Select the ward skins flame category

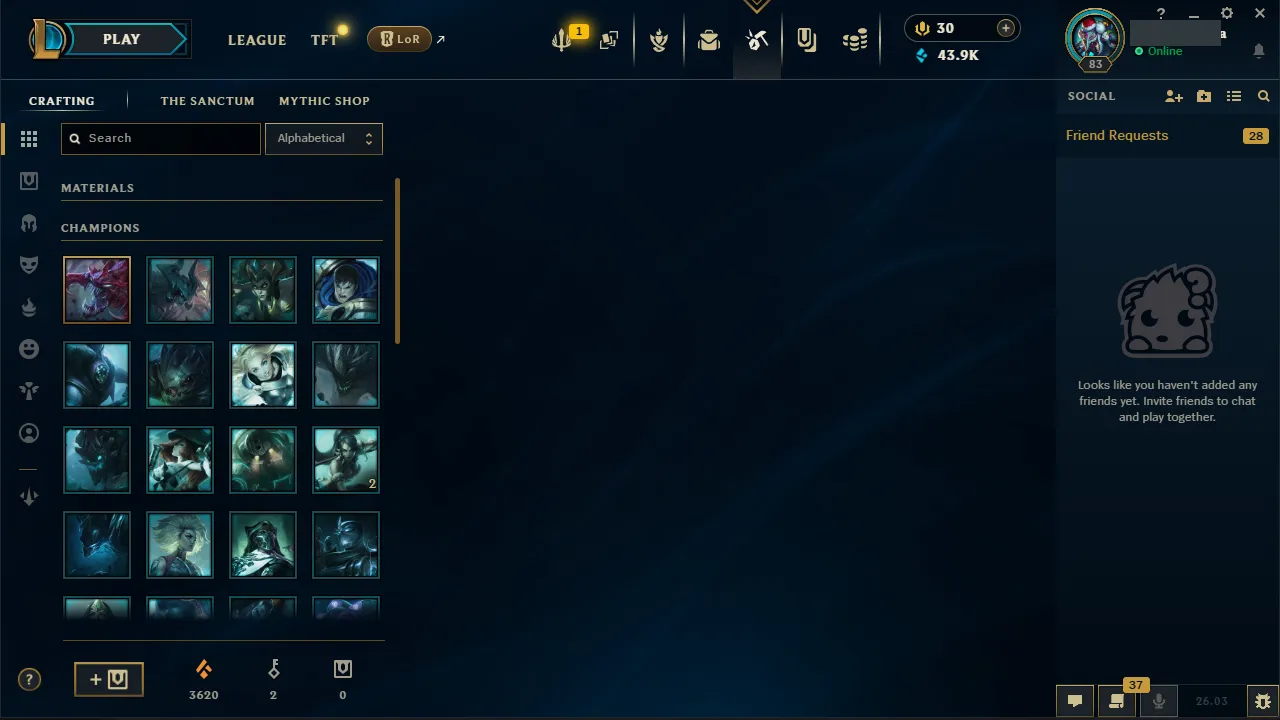29,308
